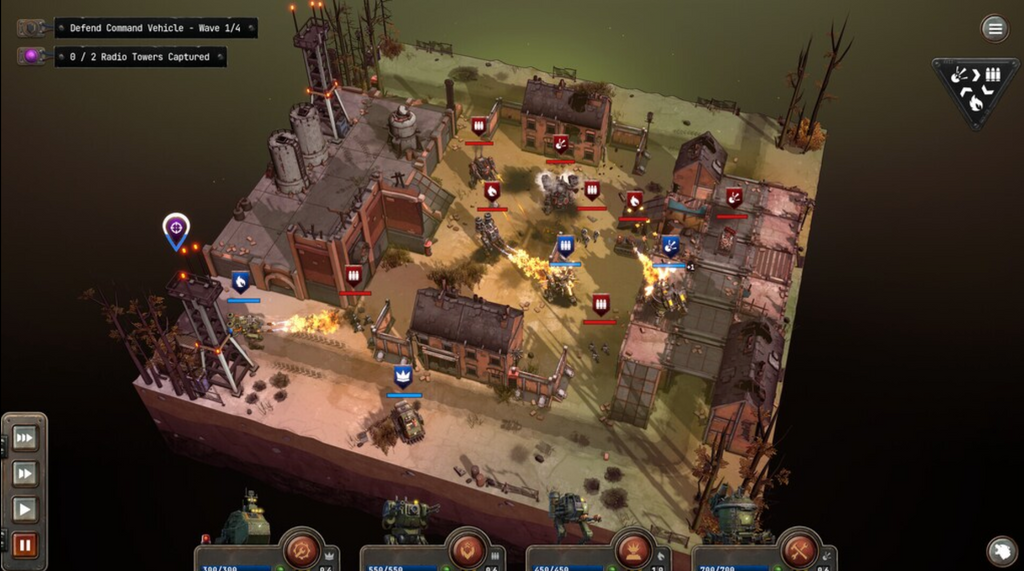Set game speed to double fast-forward

click(24, 473)
